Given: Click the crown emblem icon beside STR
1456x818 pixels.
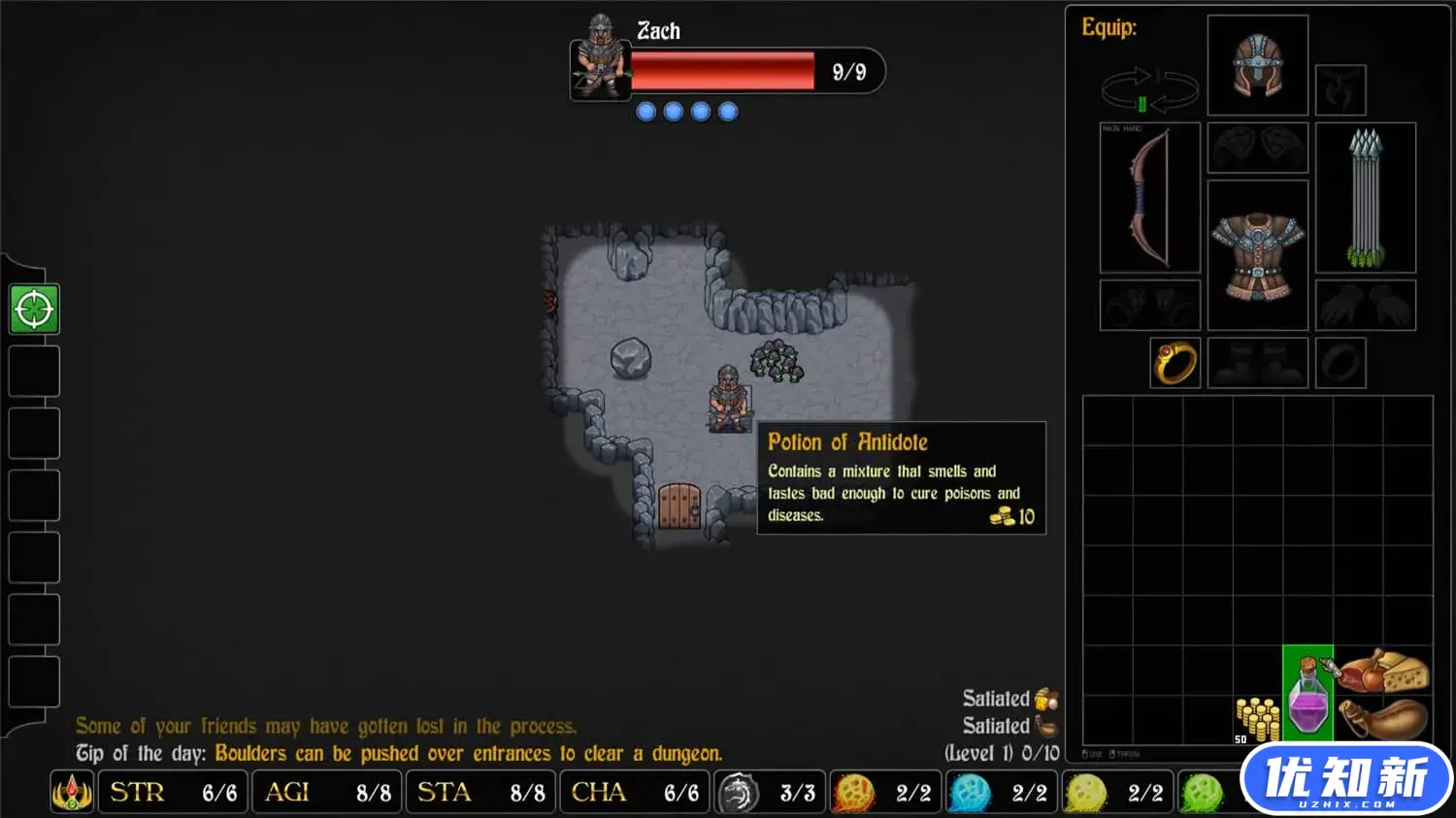Looking at the screenshot, I should pyautogui.click(x=72, y=793).
